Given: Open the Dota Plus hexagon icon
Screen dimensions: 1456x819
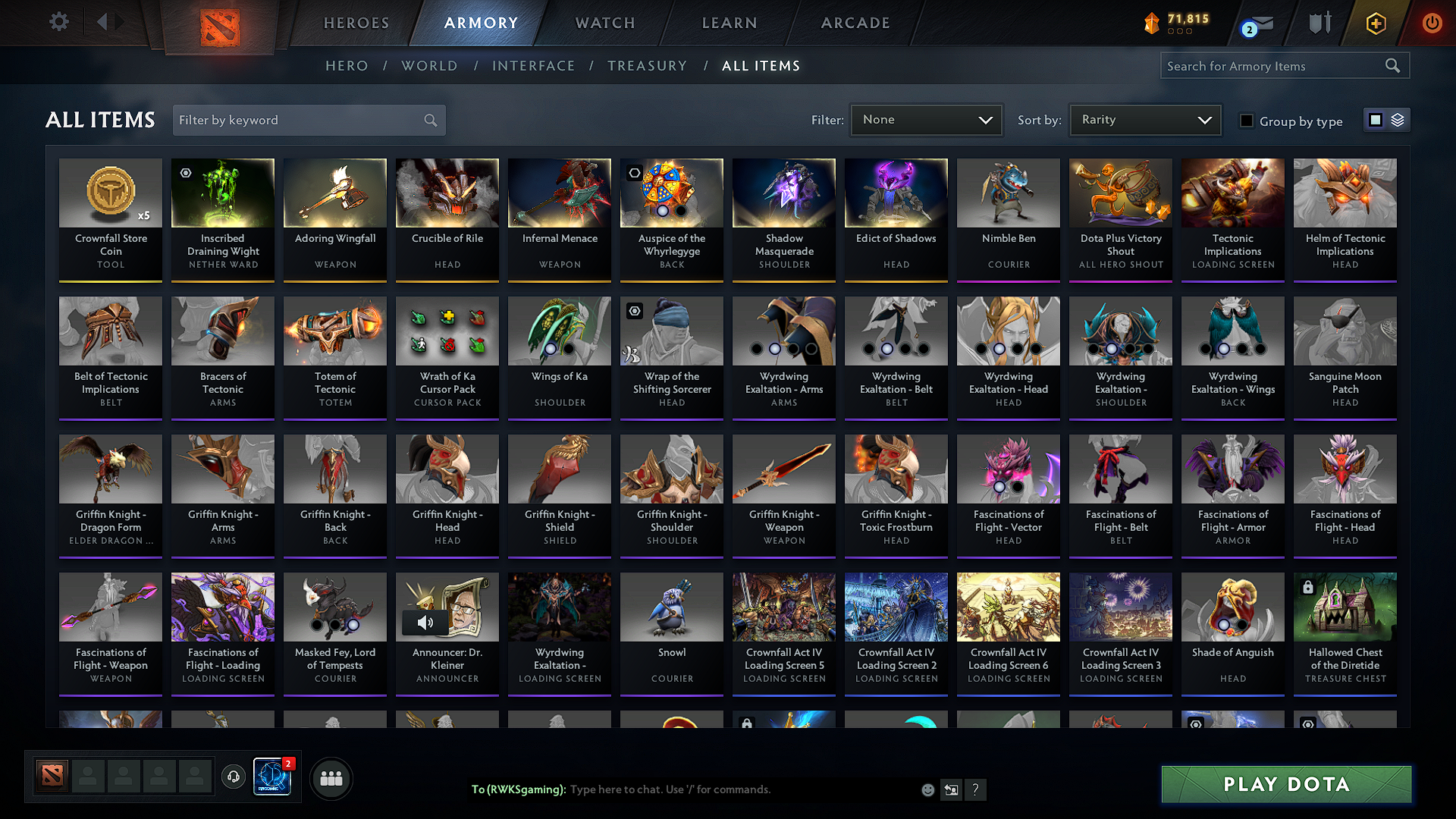Looking at the screenshot, I should [1375, 23].
